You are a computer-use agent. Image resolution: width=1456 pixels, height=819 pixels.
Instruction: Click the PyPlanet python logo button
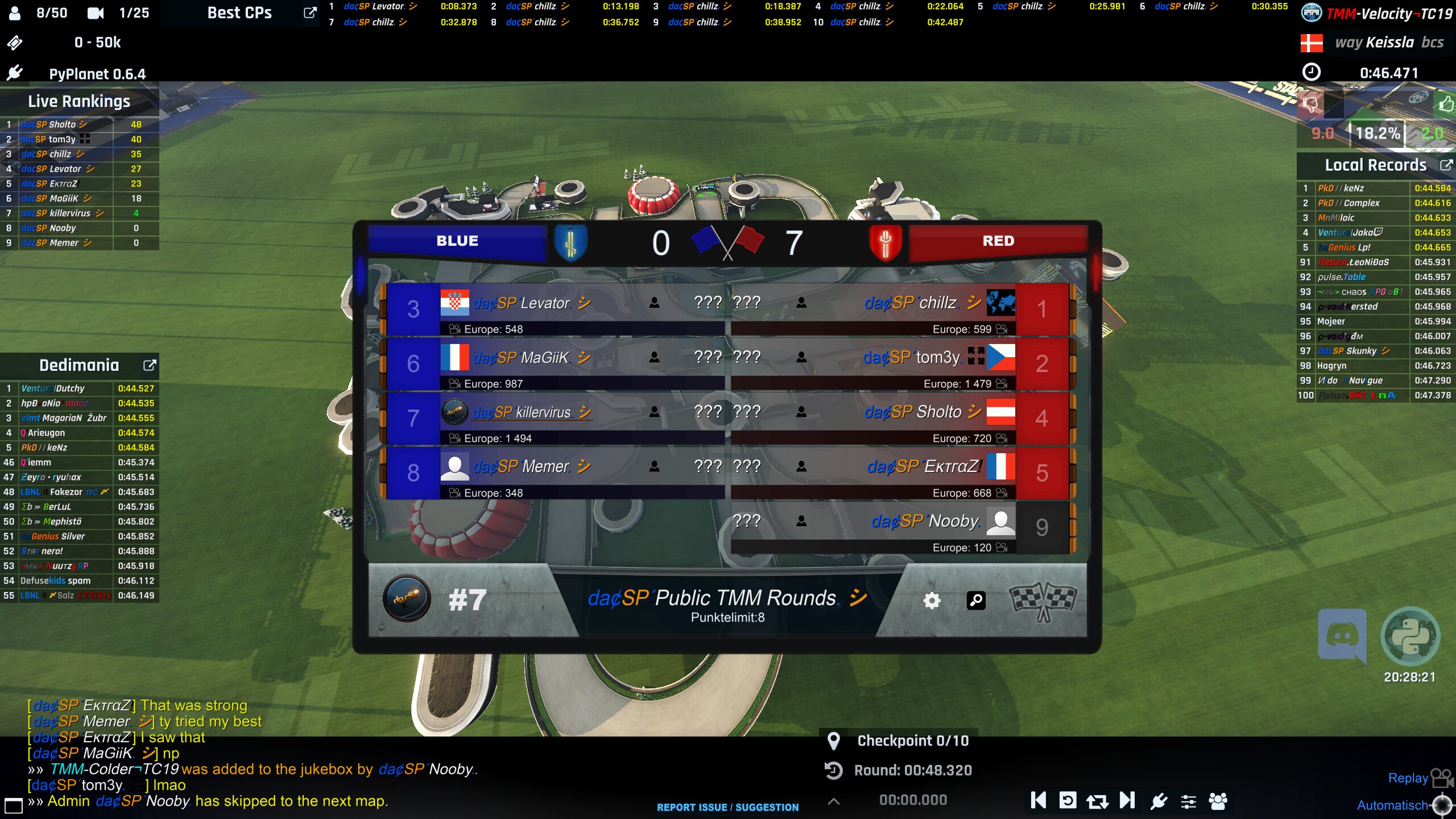pyautogui.click(x=1410, y=635)
